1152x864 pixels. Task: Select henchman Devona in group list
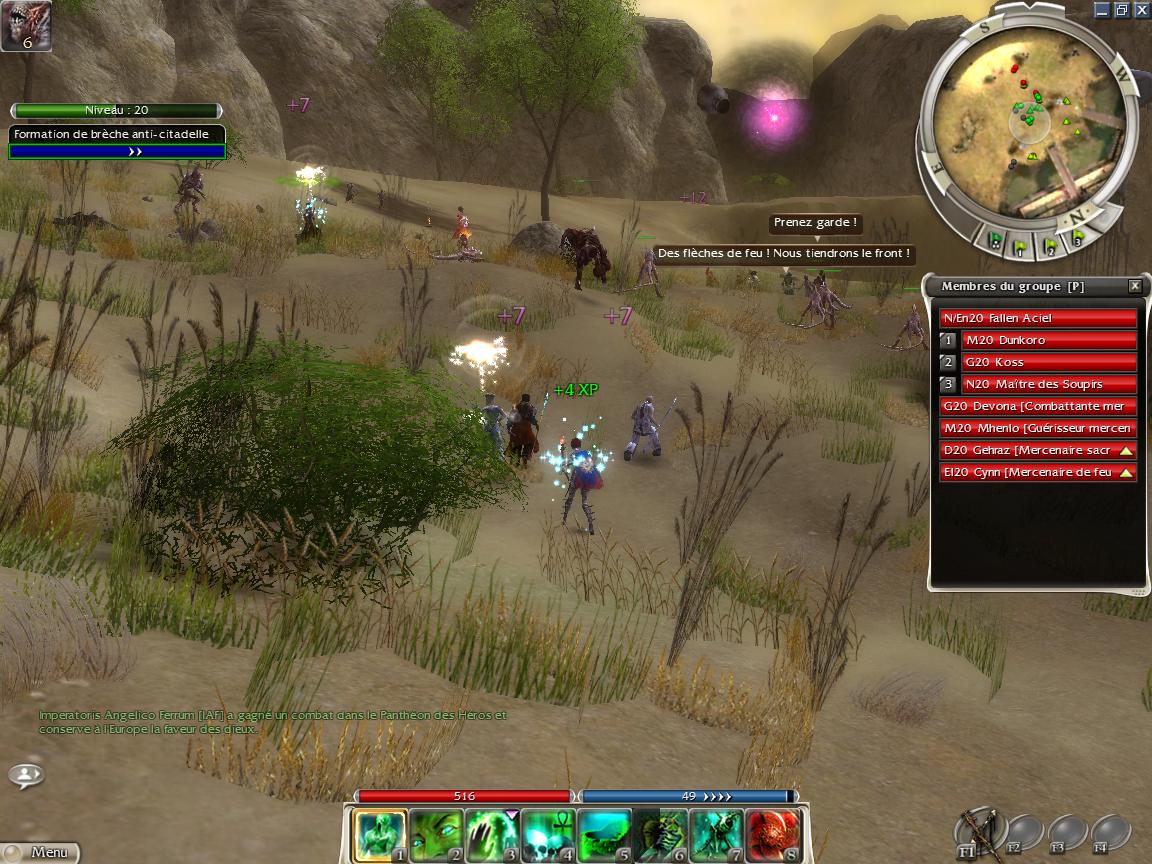point(1038,406)
